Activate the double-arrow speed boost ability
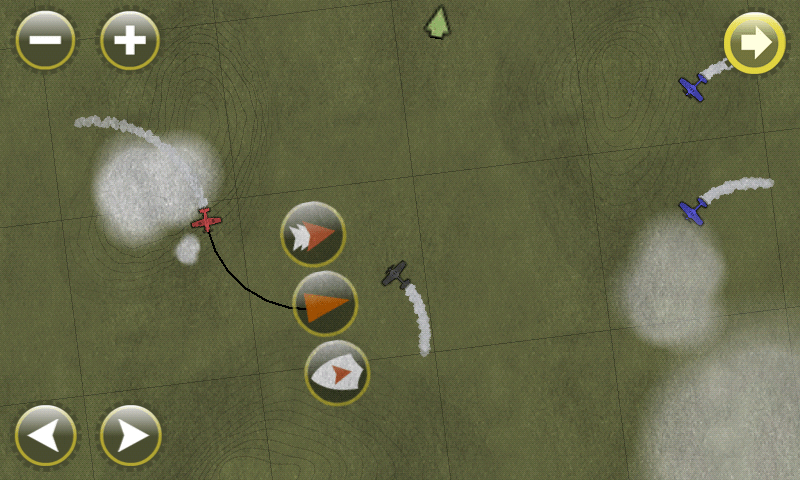This screenshot has width=800, height=480. [x=313, y=234]
